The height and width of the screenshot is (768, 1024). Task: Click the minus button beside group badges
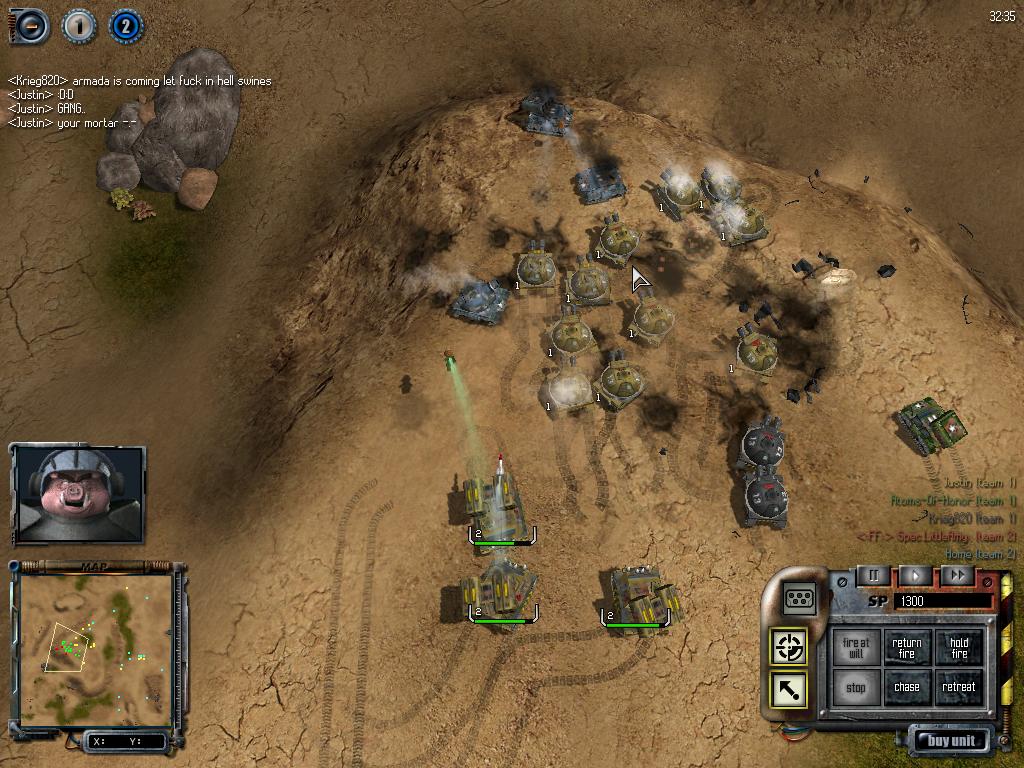(x=31, y=25)
